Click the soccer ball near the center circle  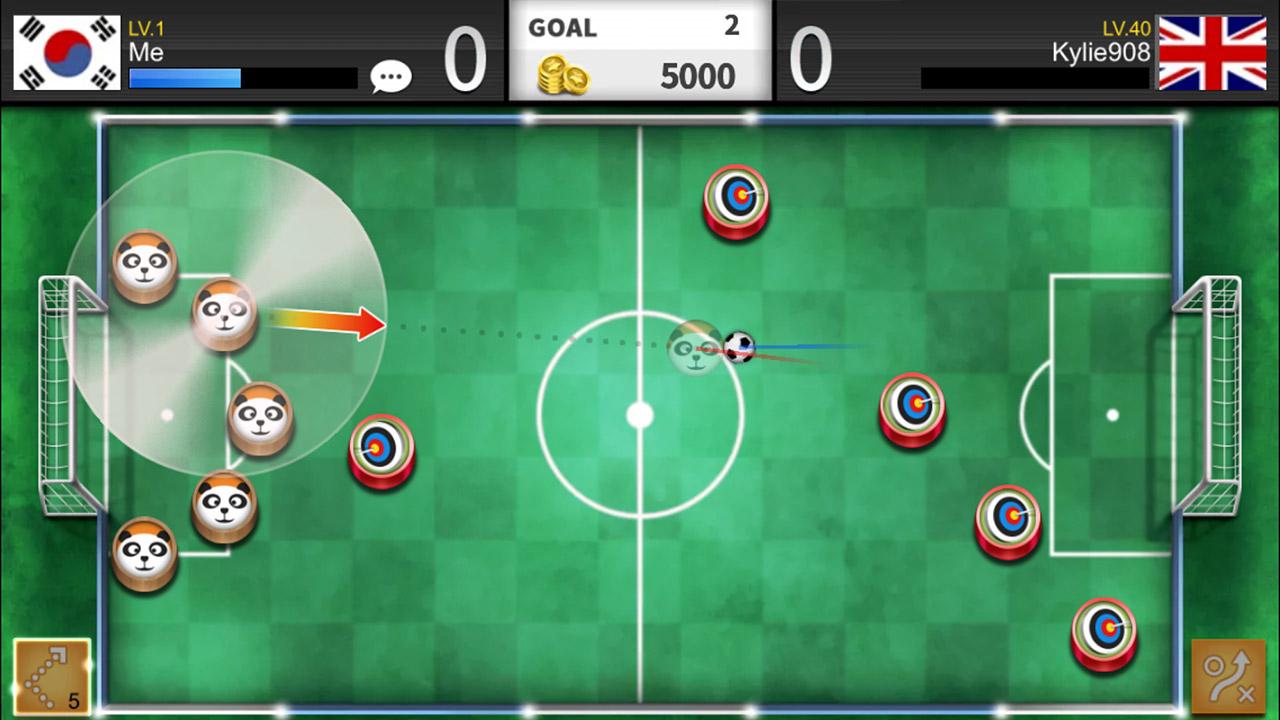tap(742, 349)
